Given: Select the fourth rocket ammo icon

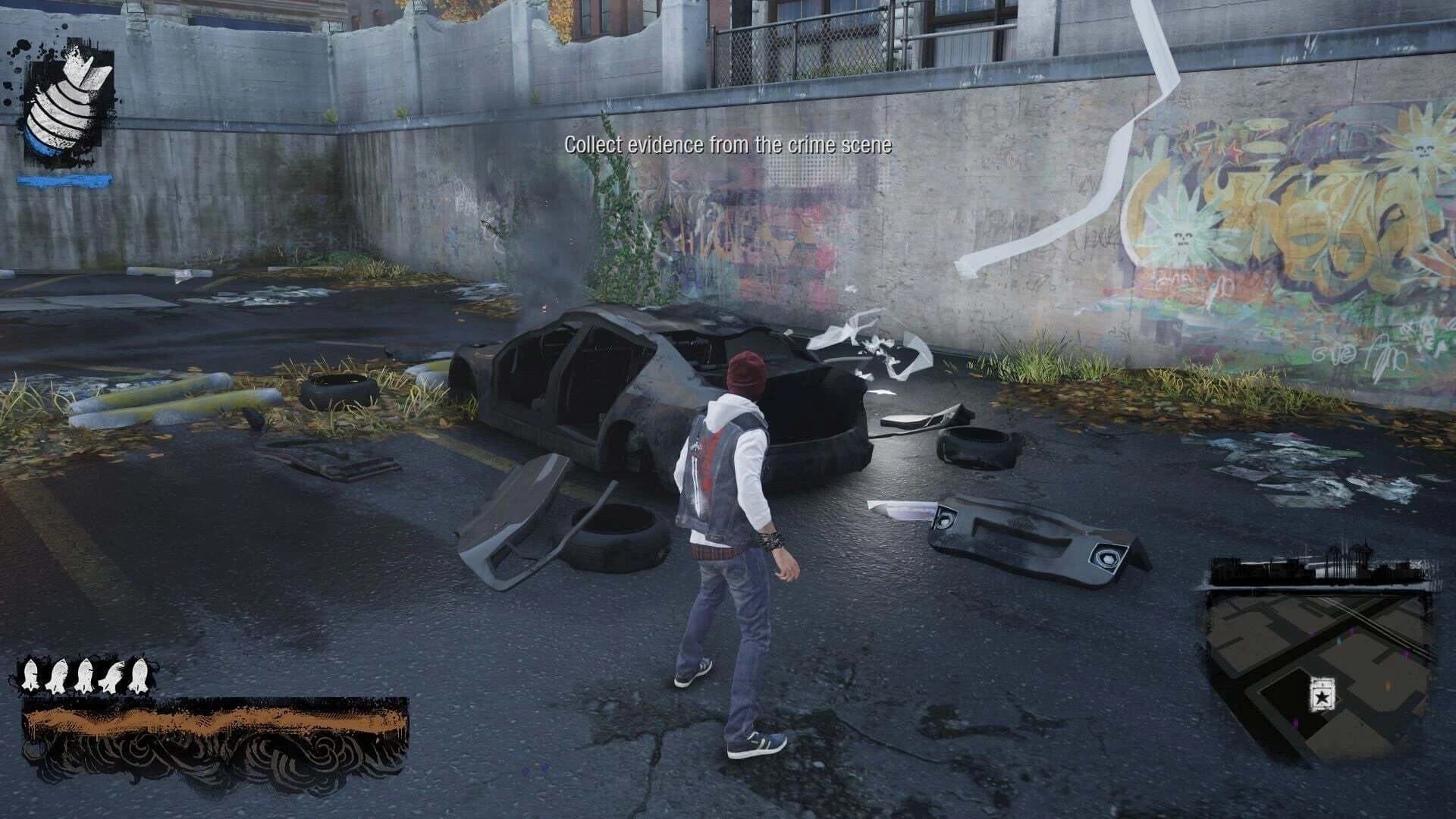Looking at the screenshot, I should [111, 675].
